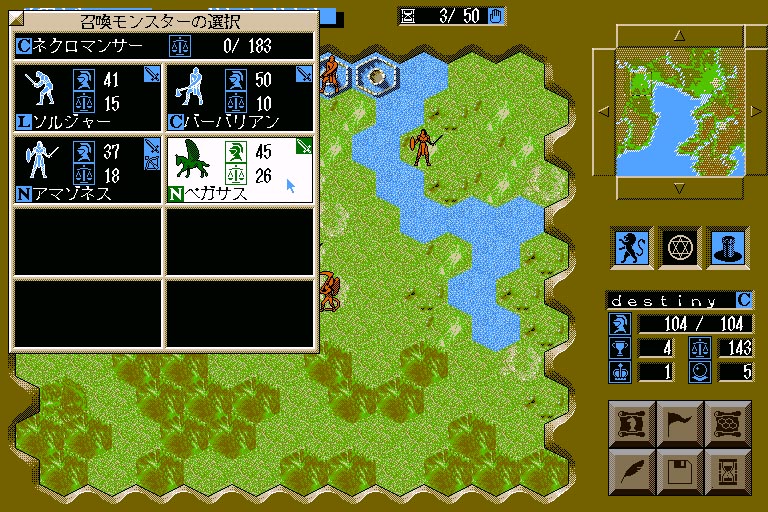Save the game with the floppy disk button

pos(679,468)
